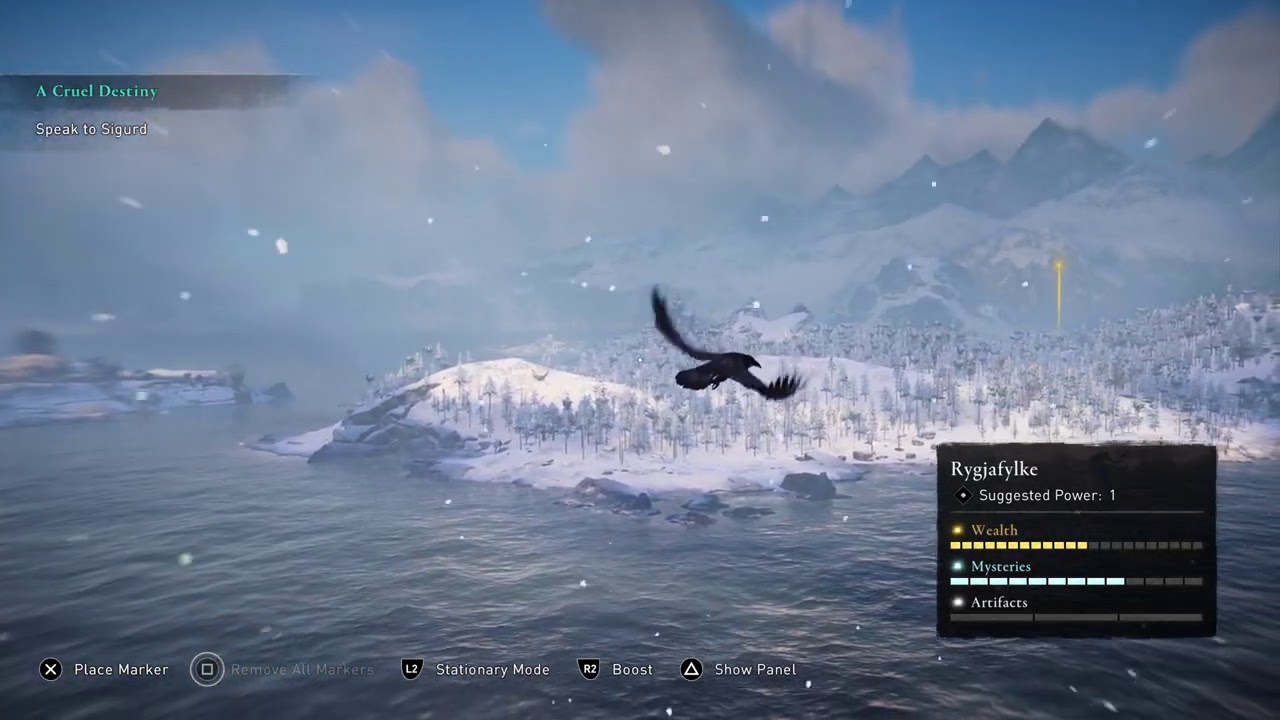Click the Artifacts progress row
Image resolution: width=1280 pixels, height=720 pixels.
pyautogui.click(x=1075, y=609)
